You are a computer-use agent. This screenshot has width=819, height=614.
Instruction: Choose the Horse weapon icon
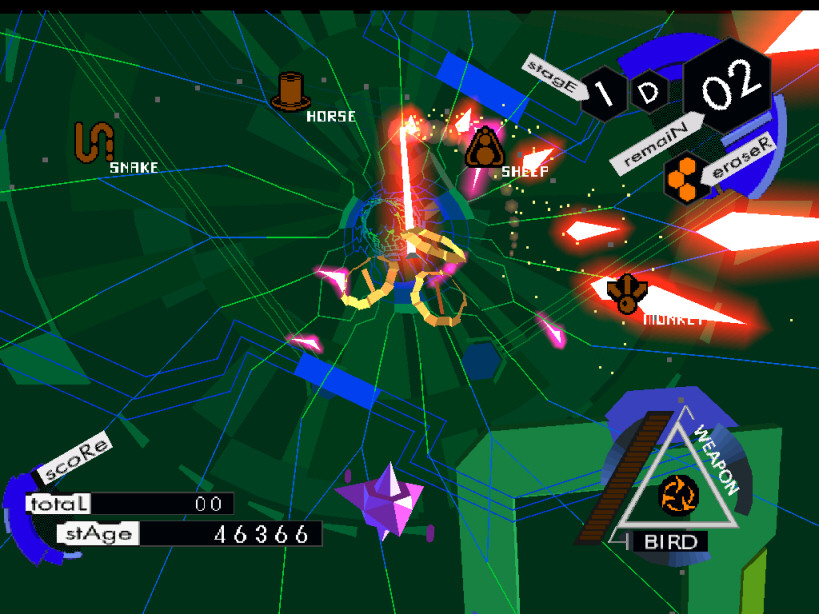[292, 91]
